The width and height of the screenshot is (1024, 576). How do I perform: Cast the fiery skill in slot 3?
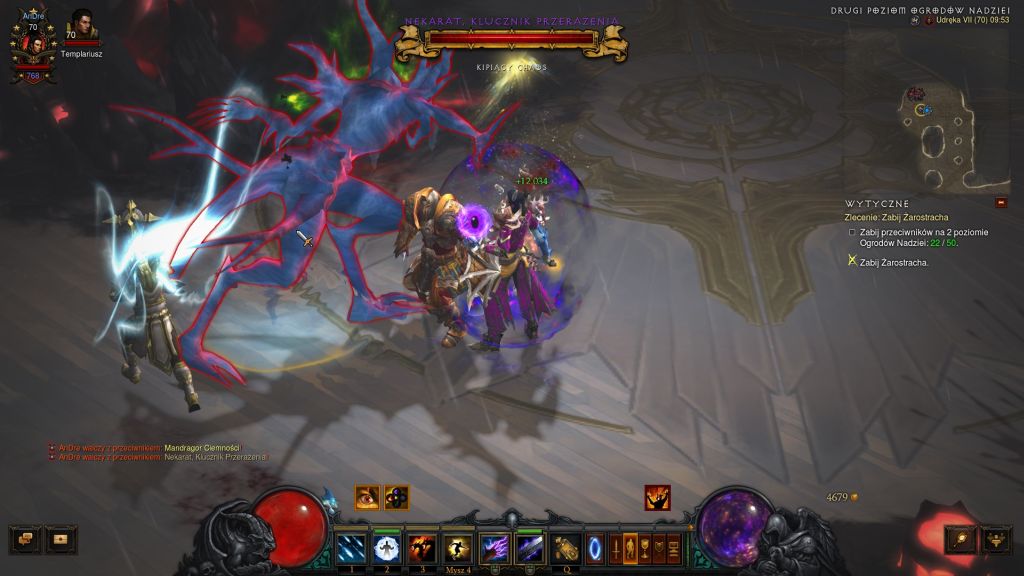pyautogui.click(x=421, y=548)
